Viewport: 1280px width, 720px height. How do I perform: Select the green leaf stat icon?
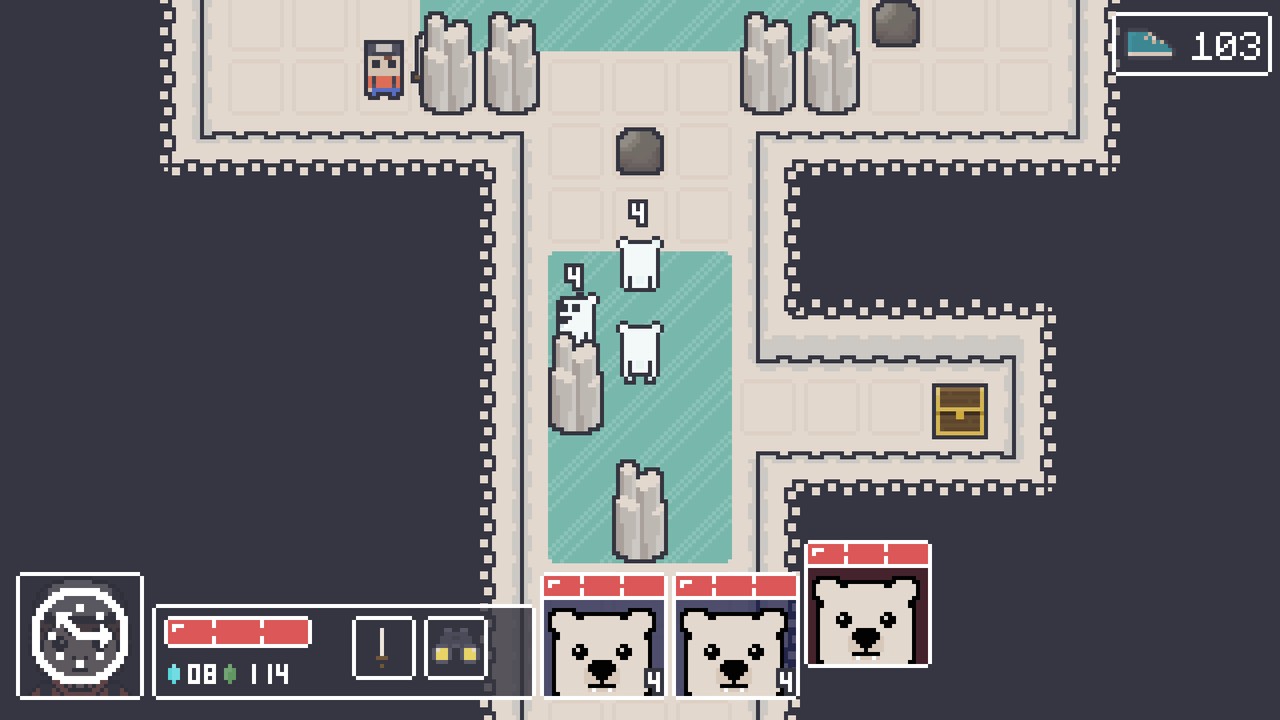pos(232,674)
